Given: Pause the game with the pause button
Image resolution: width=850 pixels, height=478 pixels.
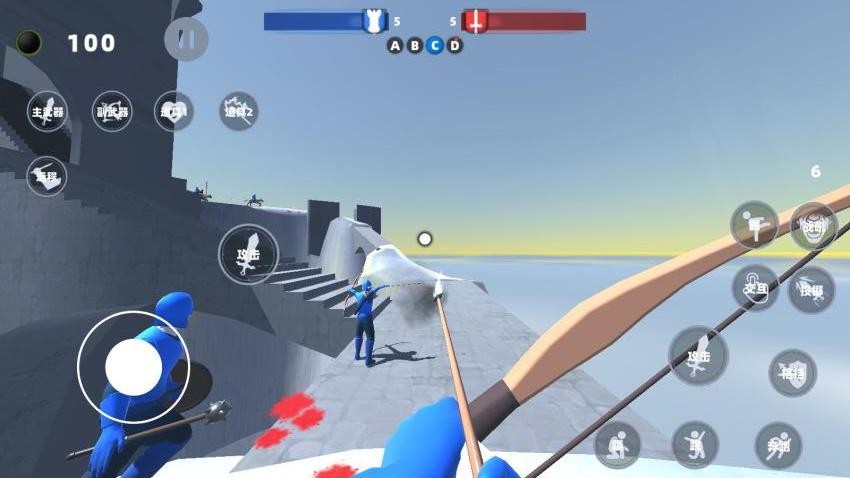Looking at the screenshot, I should (x=186, y=39).
